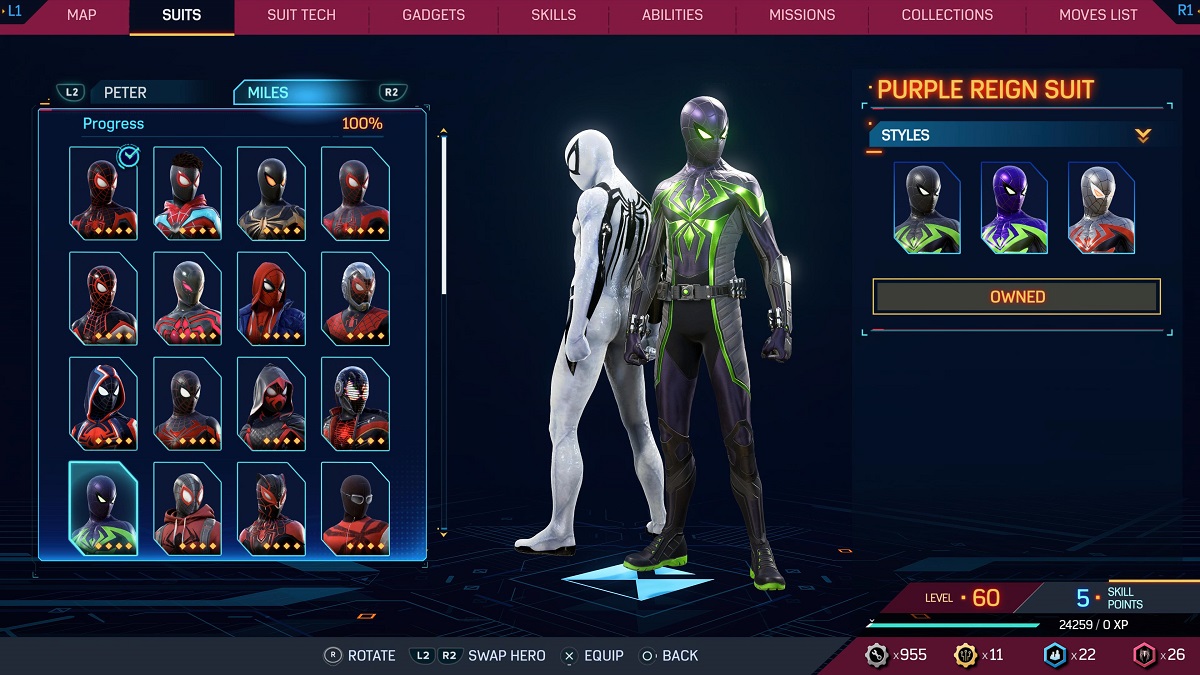
Task: Select the equipped suit with checkmark
Action: pyautogui.click(x=104, y=193)
